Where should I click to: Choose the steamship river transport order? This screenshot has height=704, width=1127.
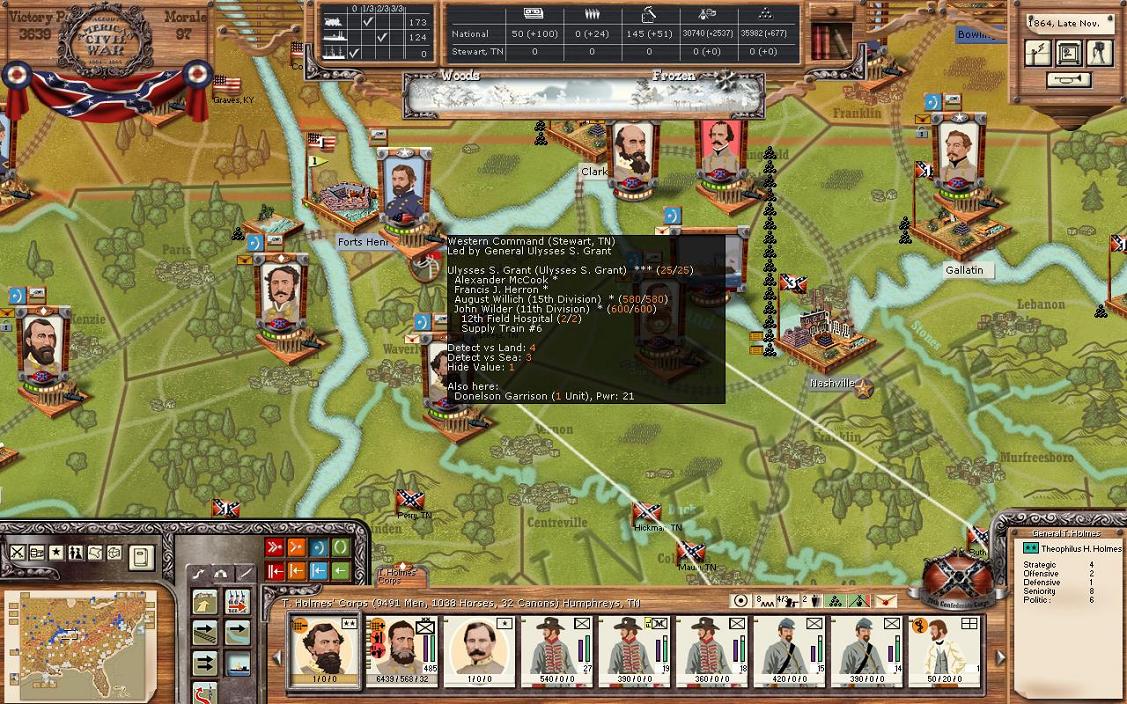pos(237,663)
